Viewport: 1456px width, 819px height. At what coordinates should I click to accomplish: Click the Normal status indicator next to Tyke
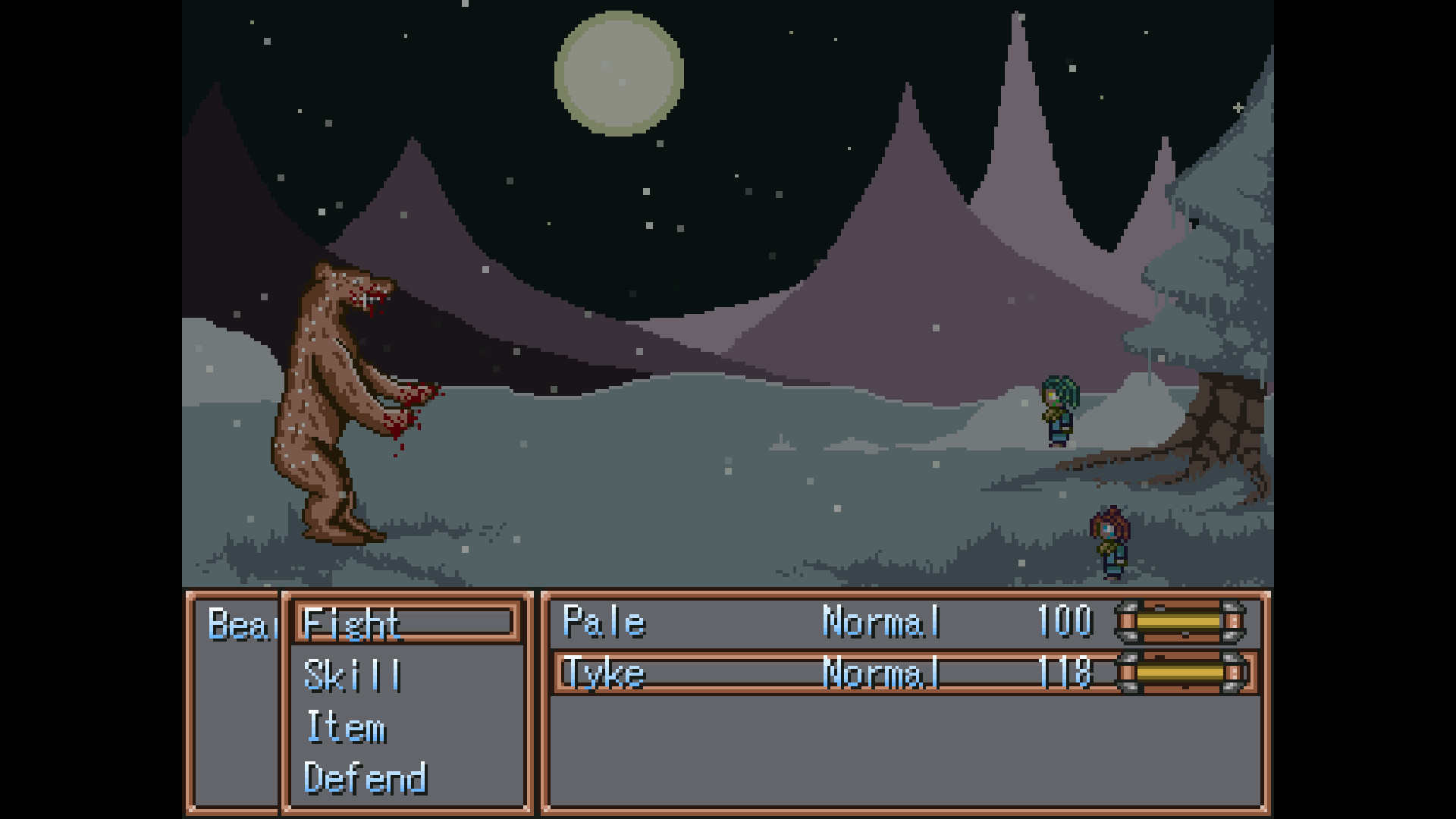click(881, 673)
